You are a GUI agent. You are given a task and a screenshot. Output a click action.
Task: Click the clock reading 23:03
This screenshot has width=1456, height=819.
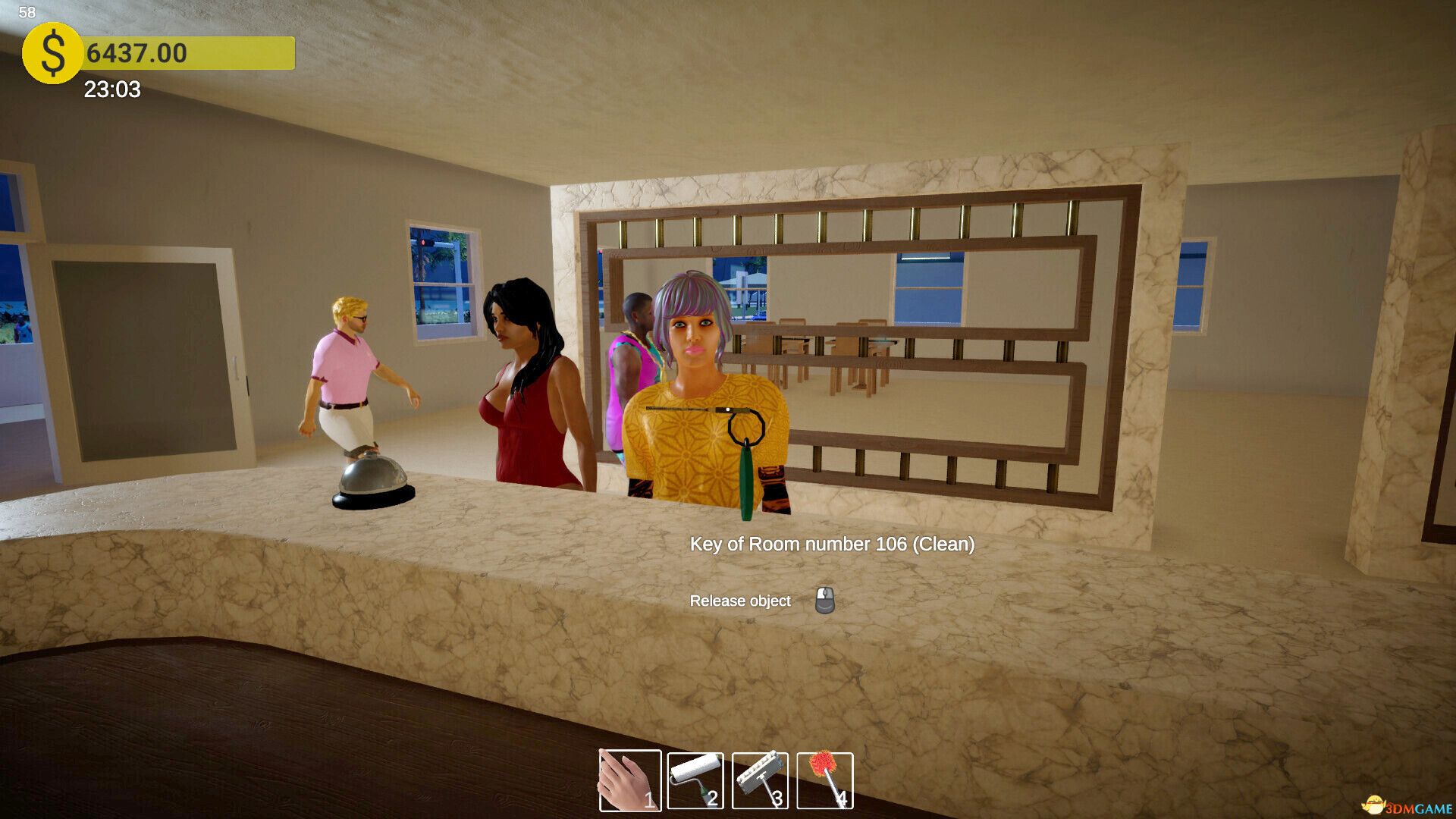click(x=111, y=89)
